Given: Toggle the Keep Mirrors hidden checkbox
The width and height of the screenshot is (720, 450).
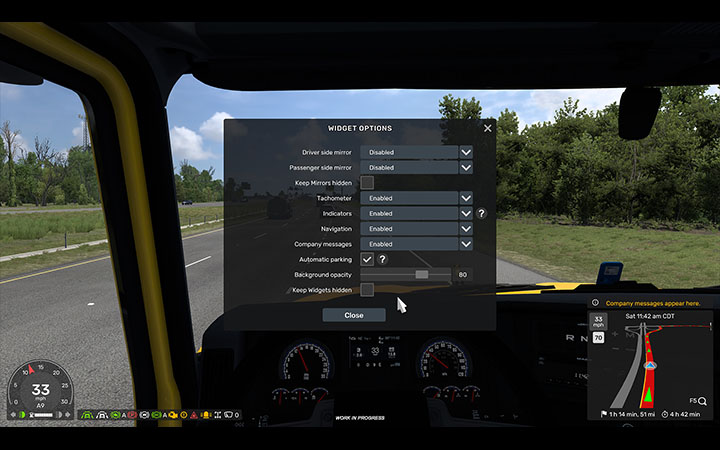Looking at the screenshot, I should (367, 183).
